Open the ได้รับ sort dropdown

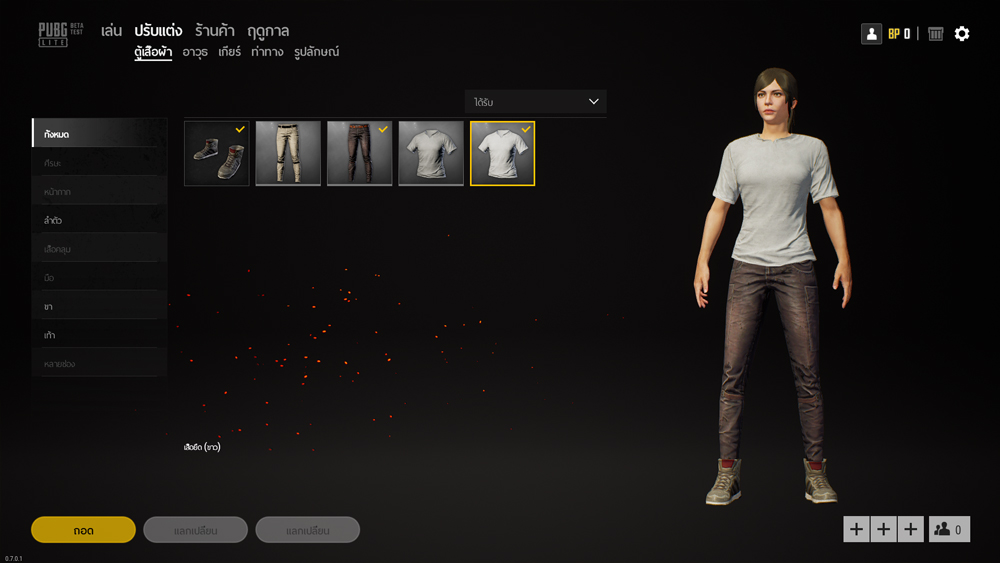pyautogui.click(x=535, y=102)
